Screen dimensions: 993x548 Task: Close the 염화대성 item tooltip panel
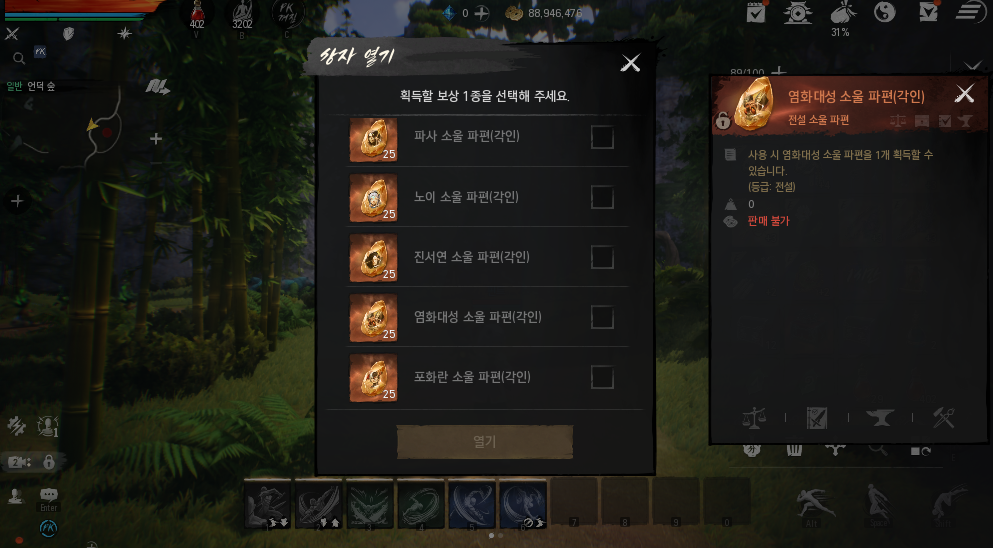pyautogui.click(x=964, y=94)
